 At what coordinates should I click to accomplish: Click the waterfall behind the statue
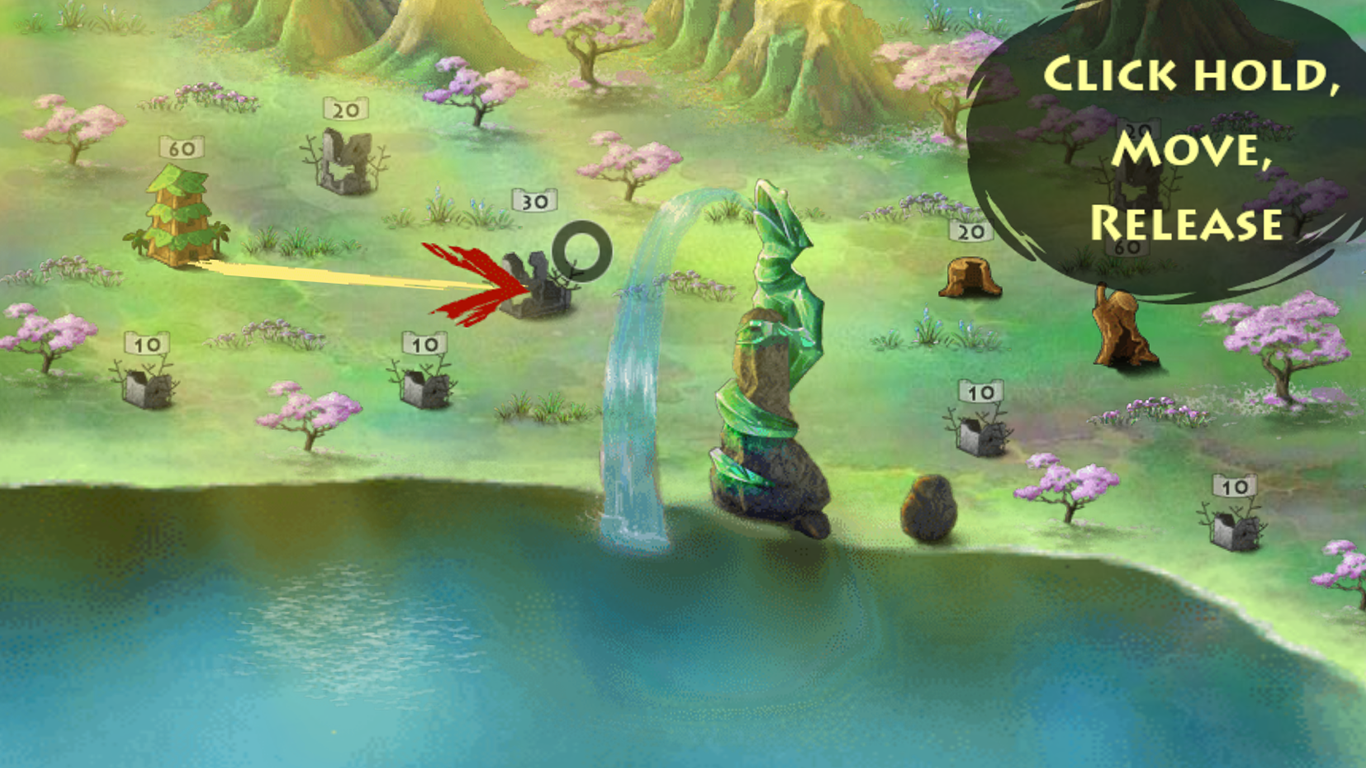640,400
